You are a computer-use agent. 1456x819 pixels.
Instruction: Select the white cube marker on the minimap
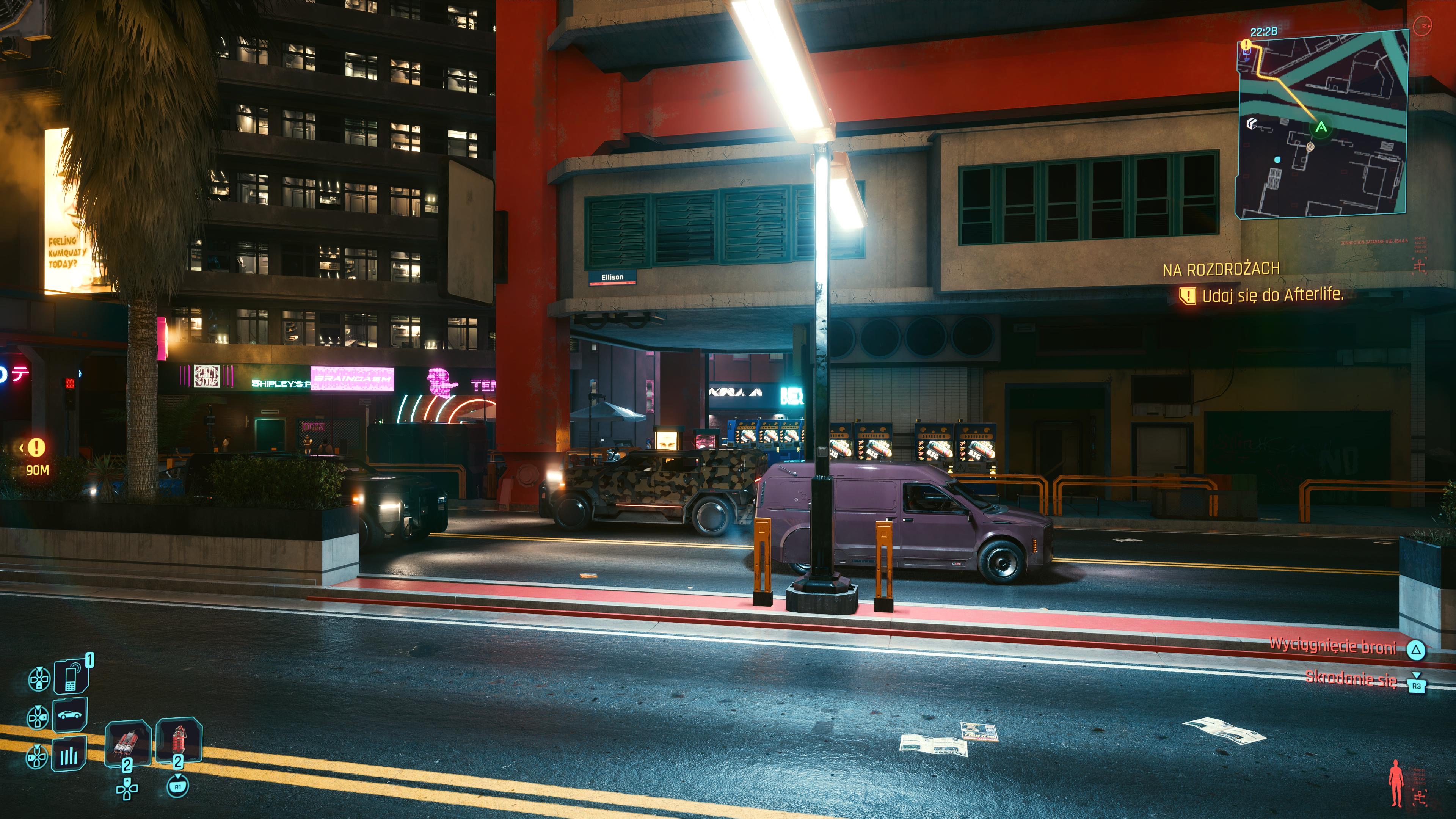point(1251,122)
